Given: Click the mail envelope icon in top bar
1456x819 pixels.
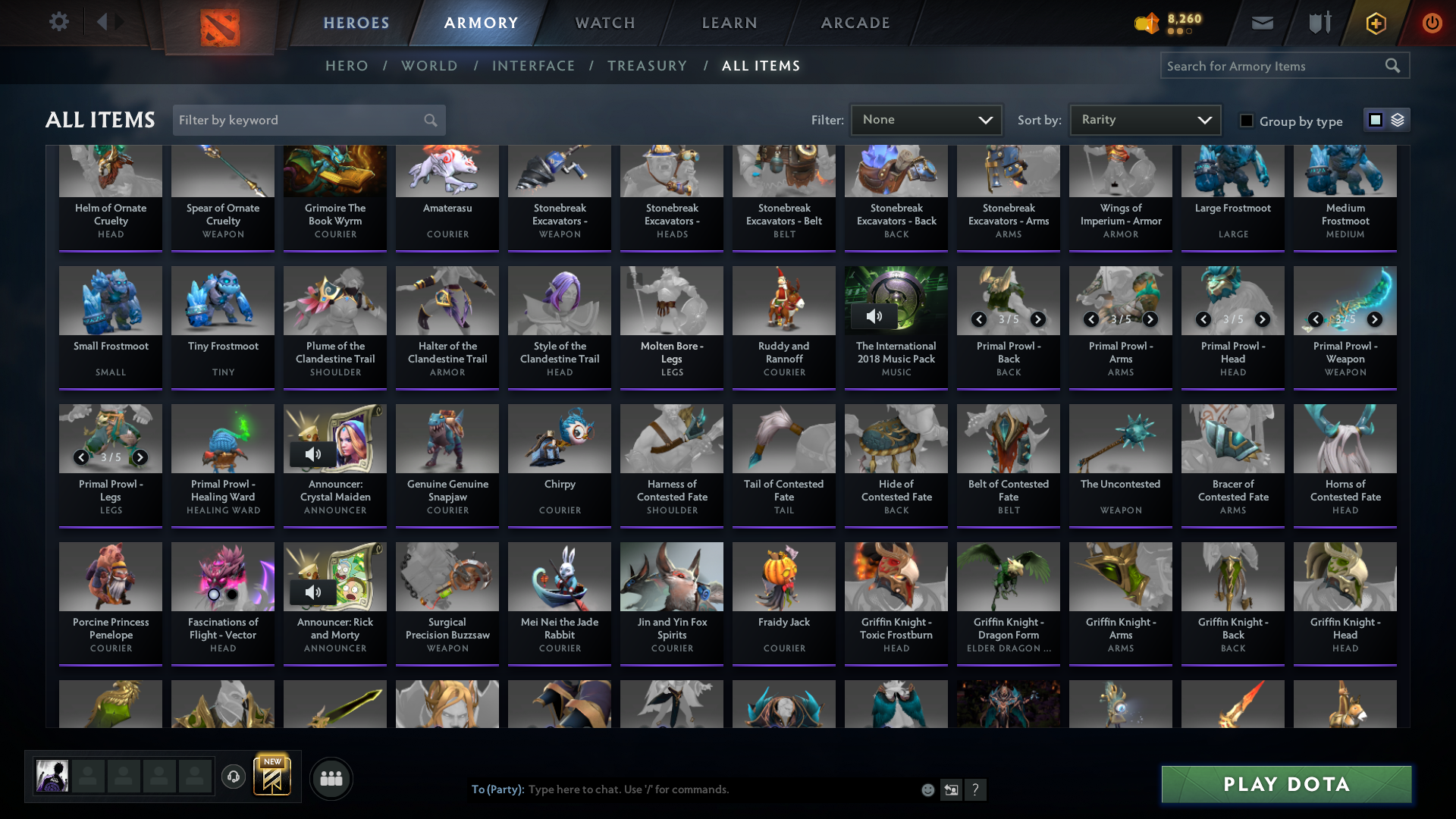Looking at the screenshot, I should [1262, 23].
